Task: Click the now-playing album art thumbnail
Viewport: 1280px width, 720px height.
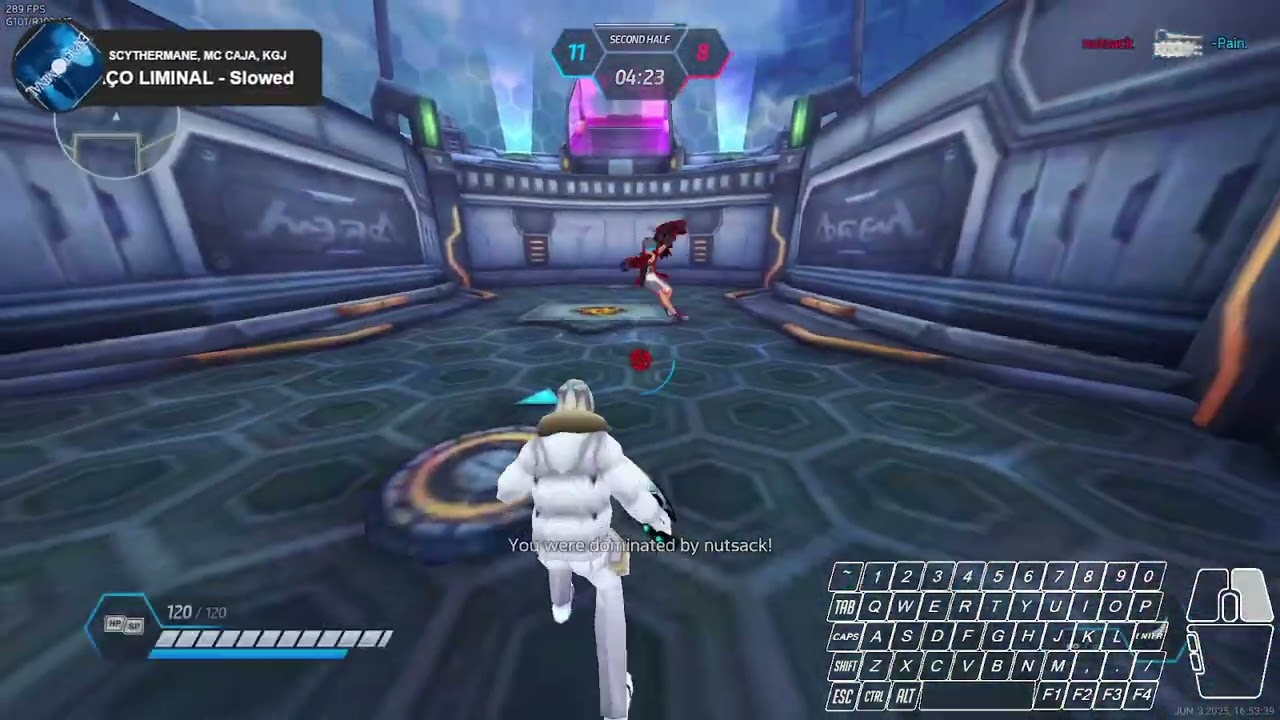Action: 57,68
